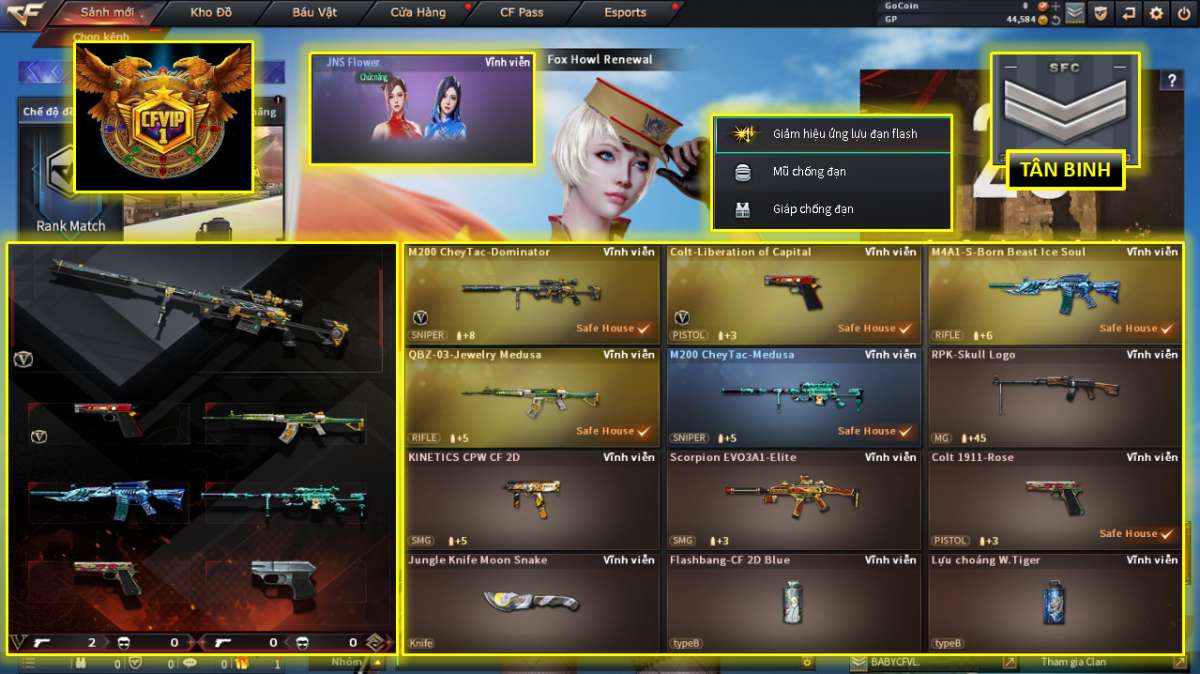Screen dimensions: 1200x674
Task: Go to the CF Pass tab
Action: (x=521, y=13)
